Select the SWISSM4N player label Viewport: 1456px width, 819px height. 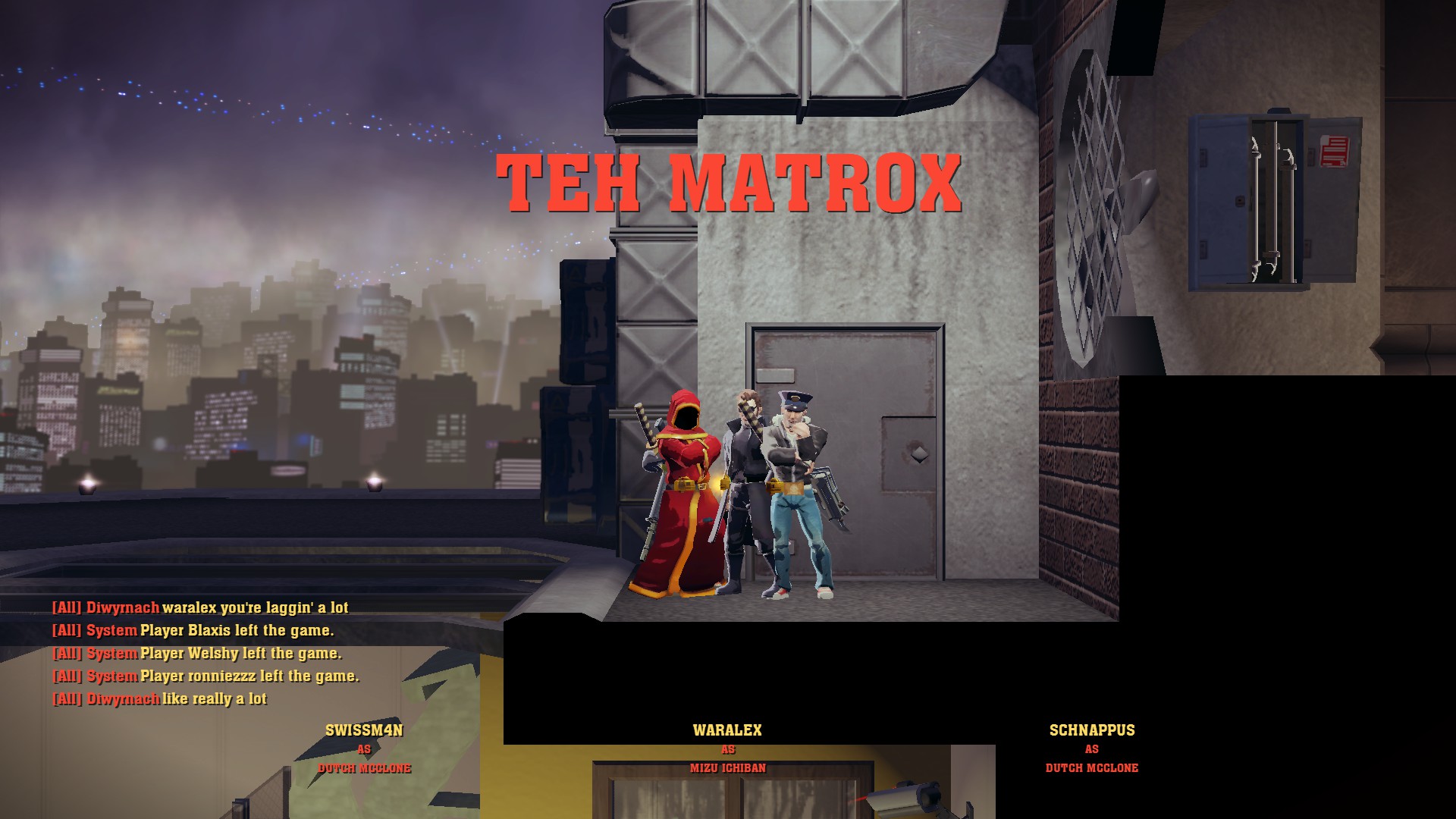click(364, 730)
